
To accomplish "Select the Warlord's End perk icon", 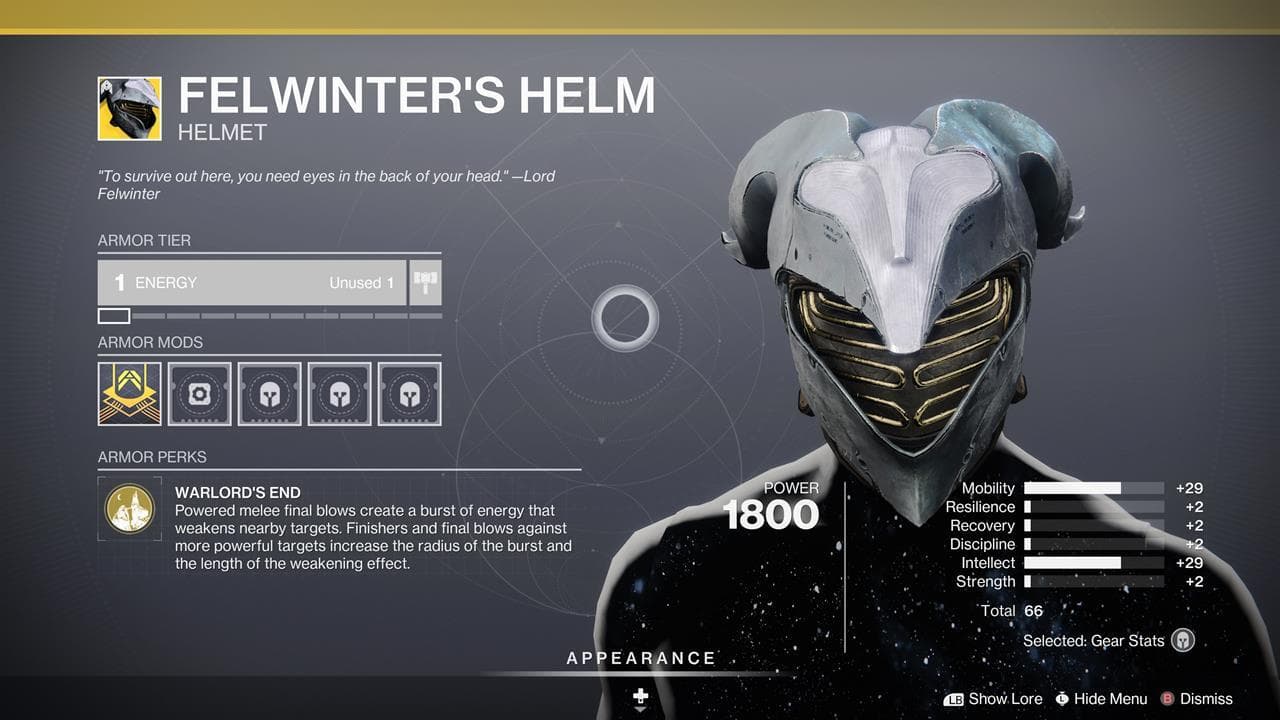I will (x=130, y=508).
